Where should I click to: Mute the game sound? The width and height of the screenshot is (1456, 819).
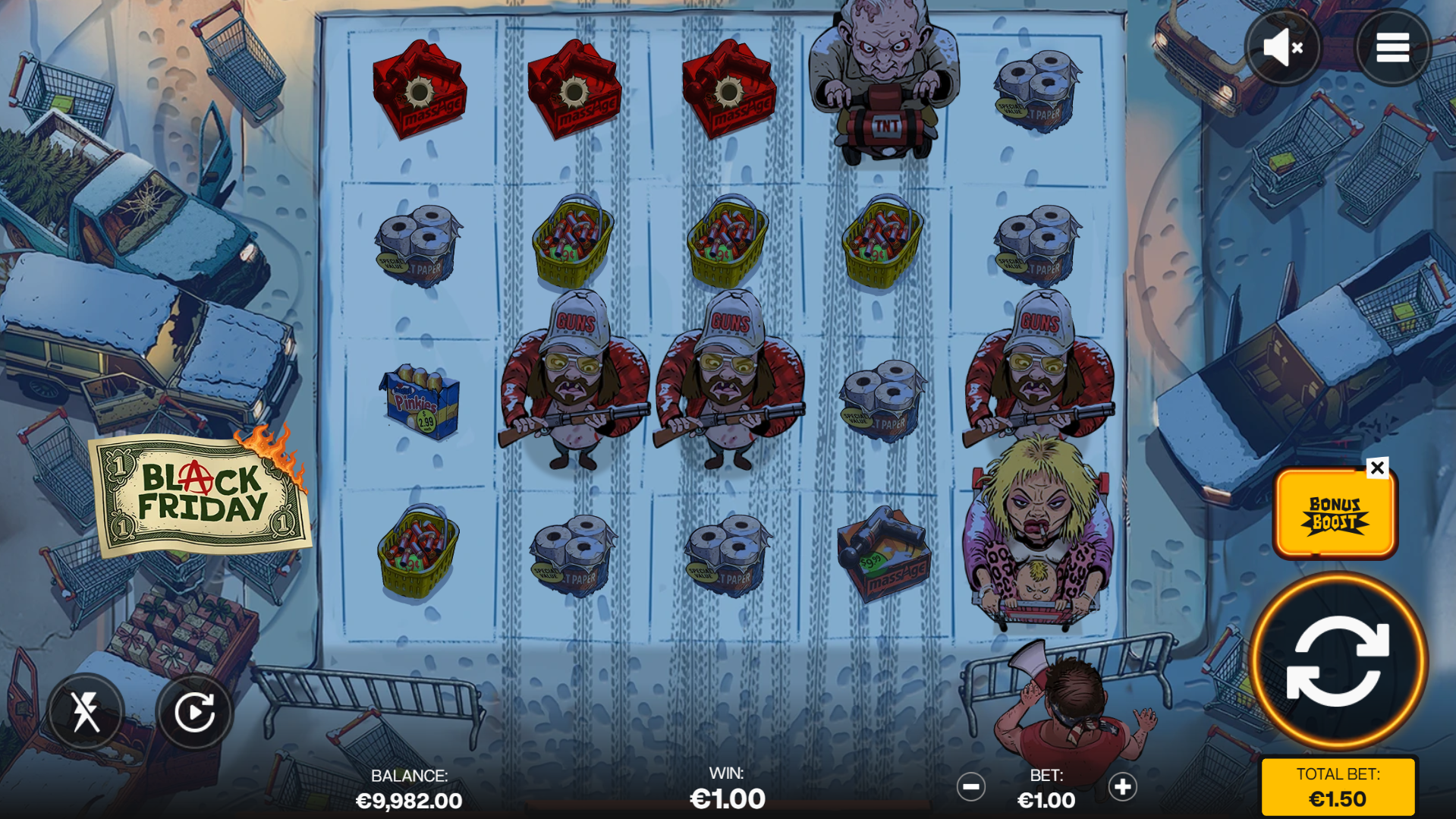click(x=1281, y=47)
